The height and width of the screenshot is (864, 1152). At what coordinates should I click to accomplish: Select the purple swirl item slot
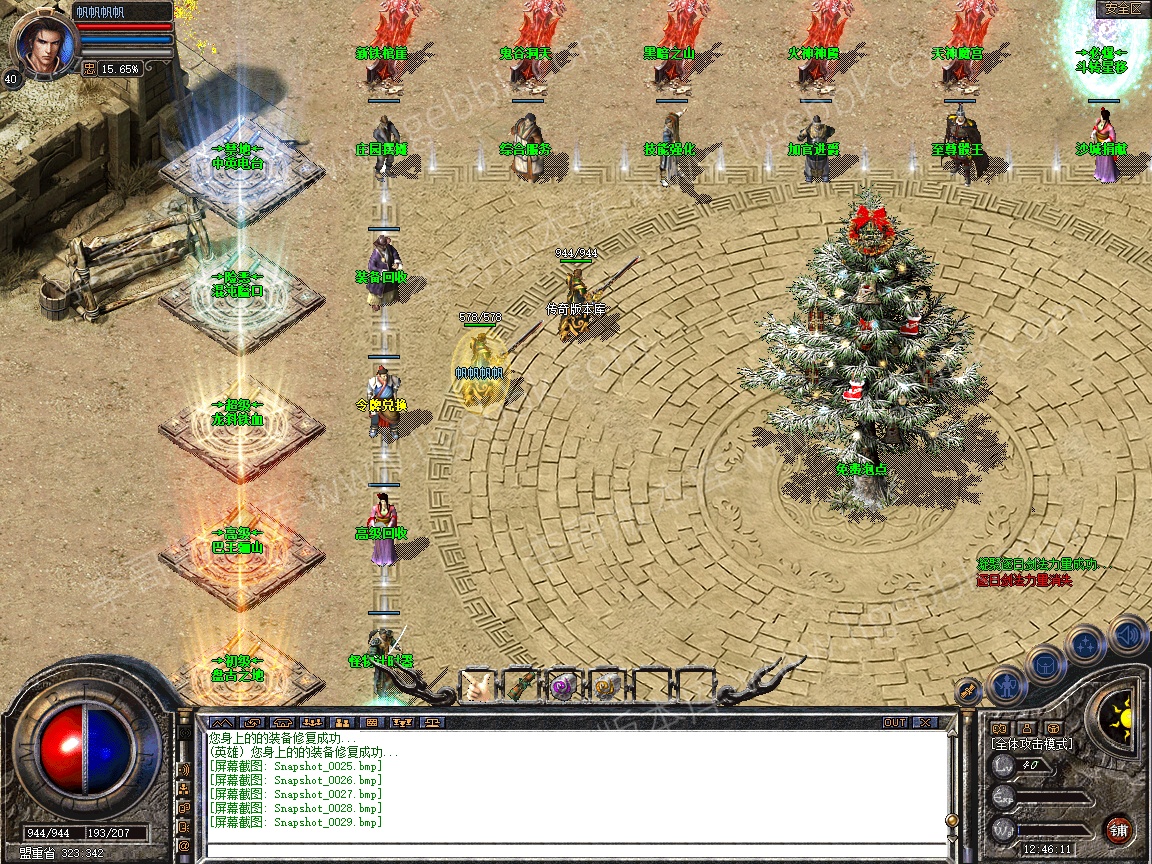pyautogui.click(x=563, y=686)
